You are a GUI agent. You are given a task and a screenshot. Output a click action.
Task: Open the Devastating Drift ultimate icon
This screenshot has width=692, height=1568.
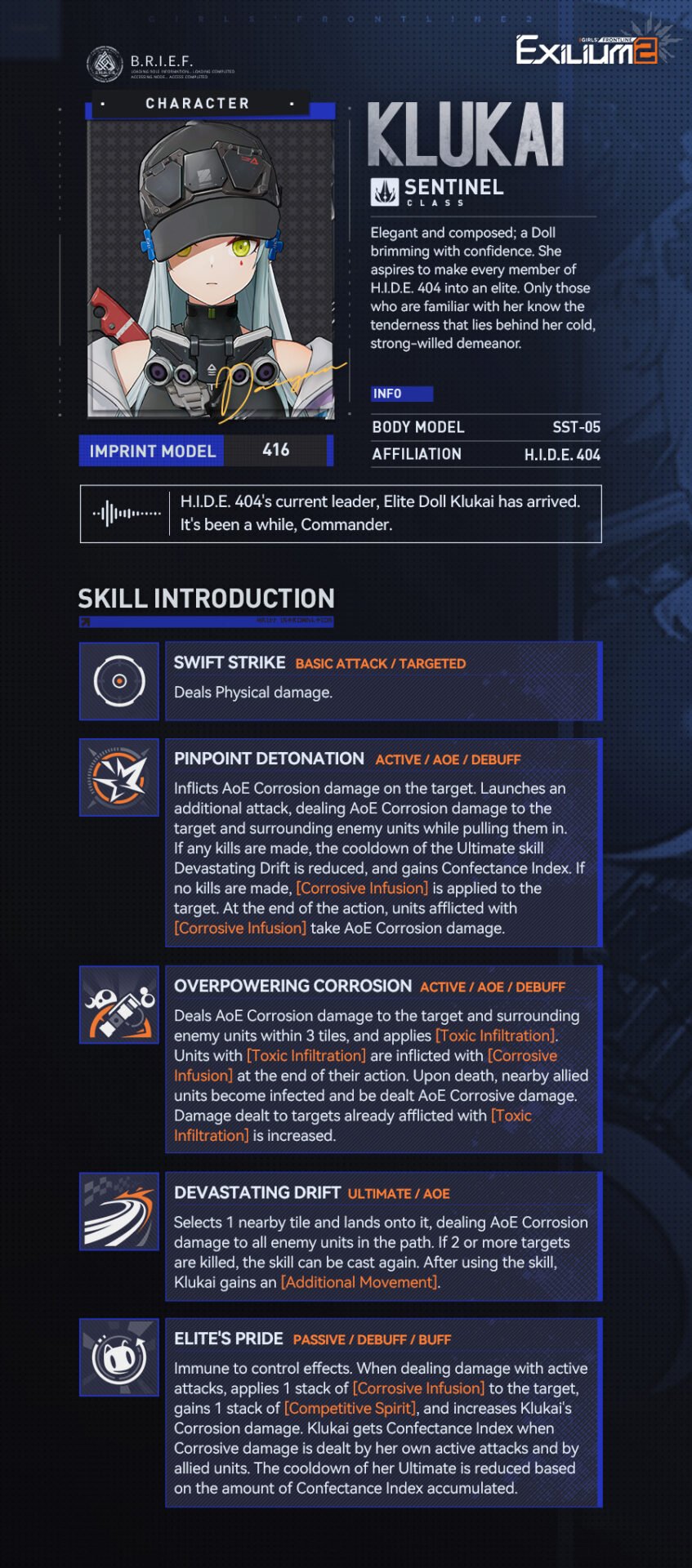[x=119, y=1212]
